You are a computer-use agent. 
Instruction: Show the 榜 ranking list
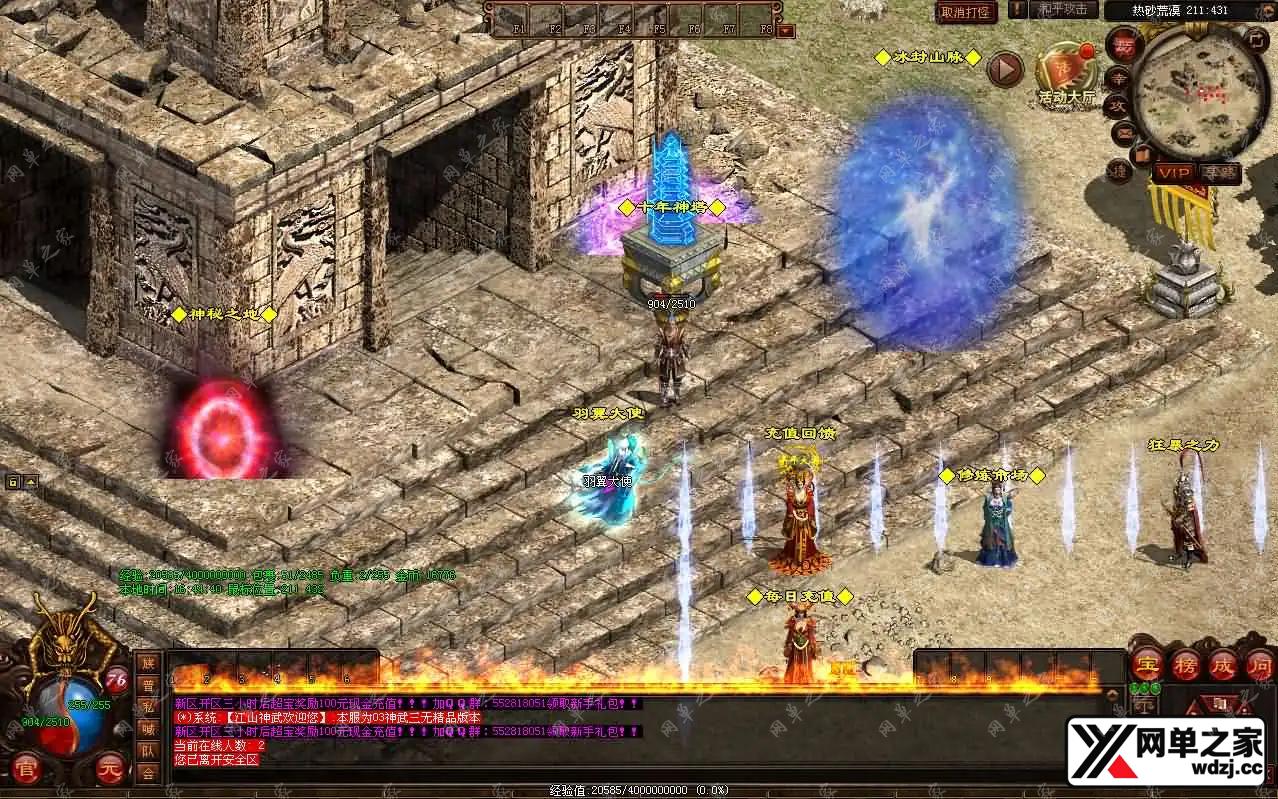click(x=1185, y=663)
